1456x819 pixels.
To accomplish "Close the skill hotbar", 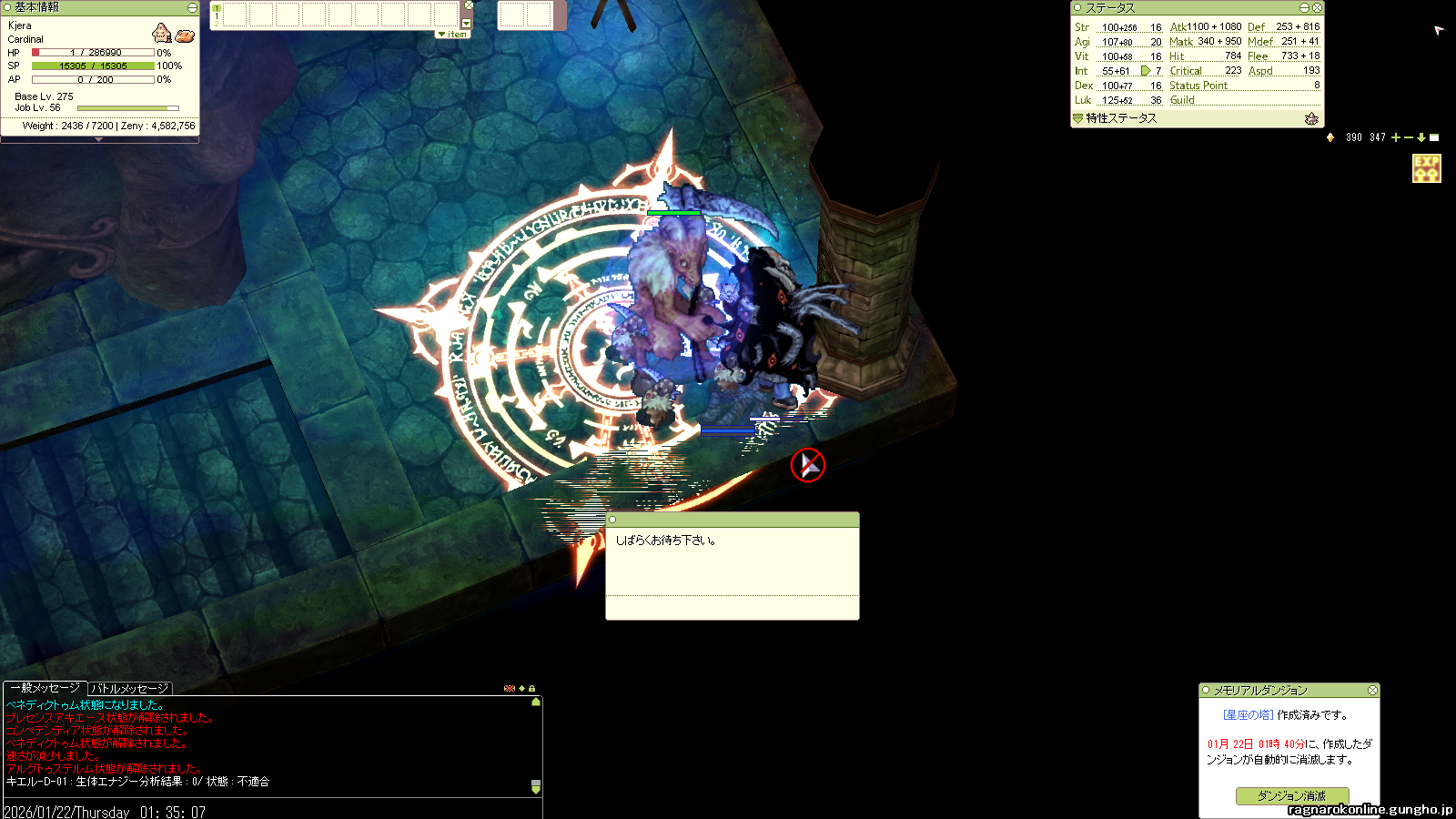I will 469,5.
